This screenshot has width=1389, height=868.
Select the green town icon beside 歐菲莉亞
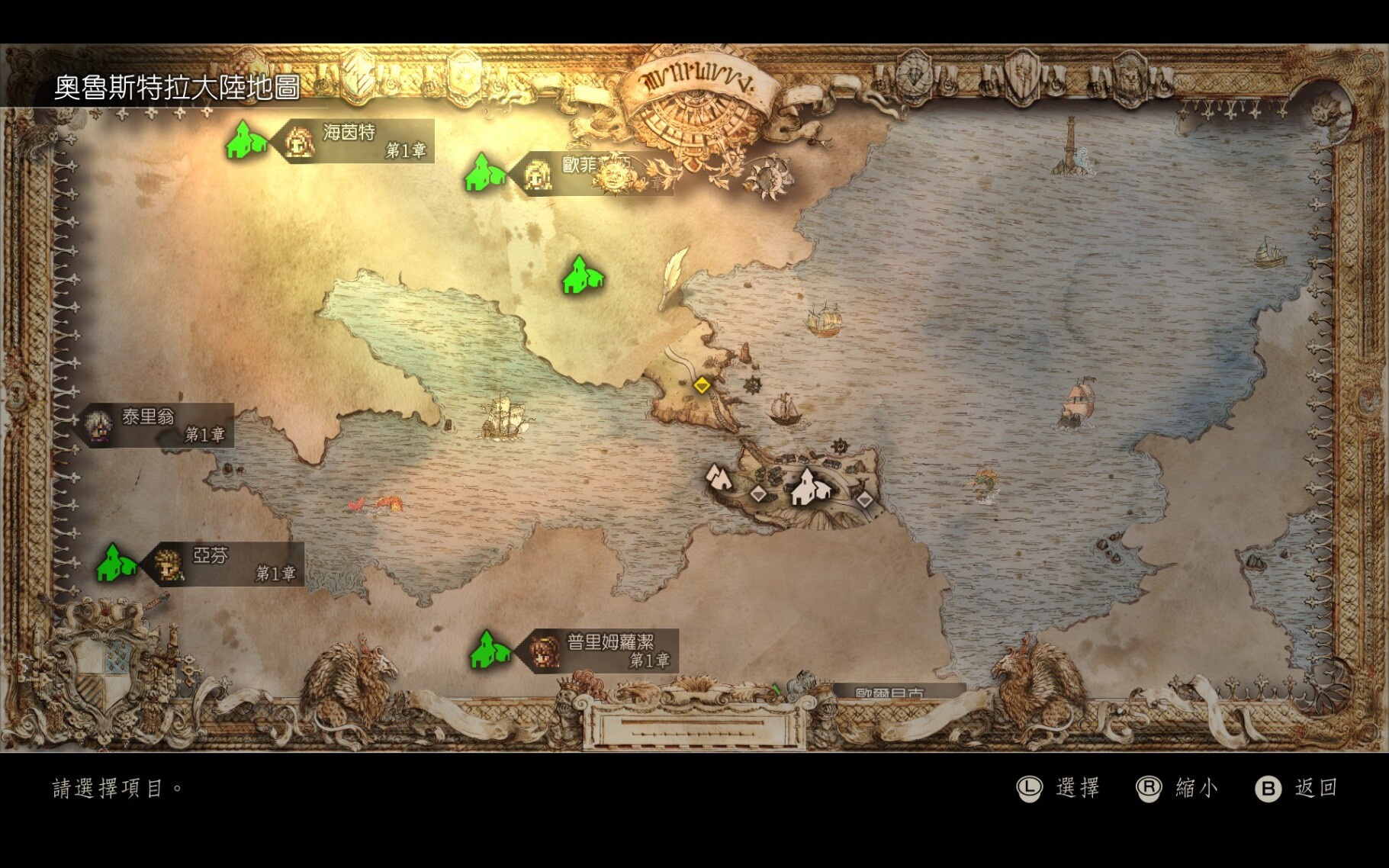[x=484, y=173]
